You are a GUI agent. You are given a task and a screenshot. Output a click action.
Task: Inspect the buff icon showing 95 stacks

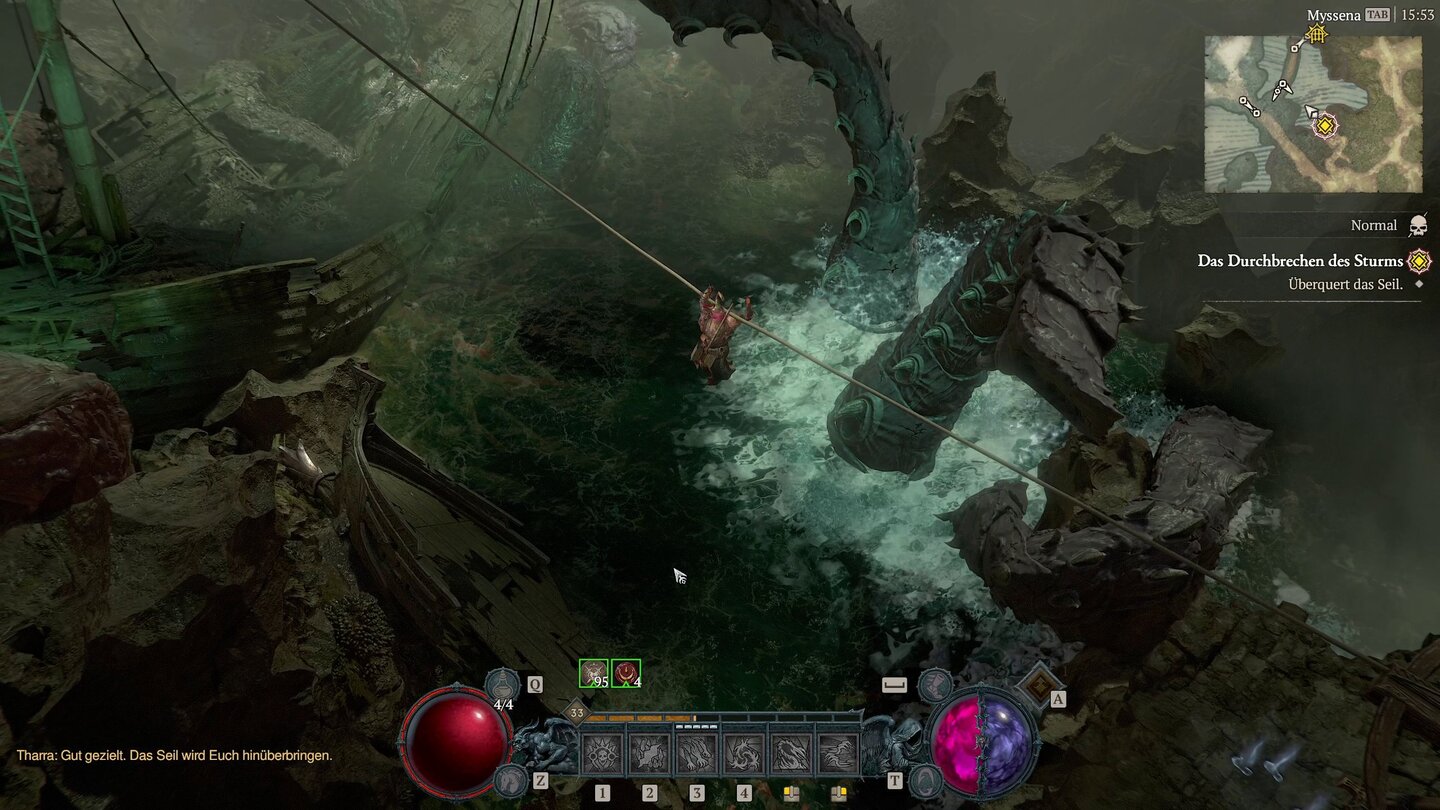coord(593,672)
